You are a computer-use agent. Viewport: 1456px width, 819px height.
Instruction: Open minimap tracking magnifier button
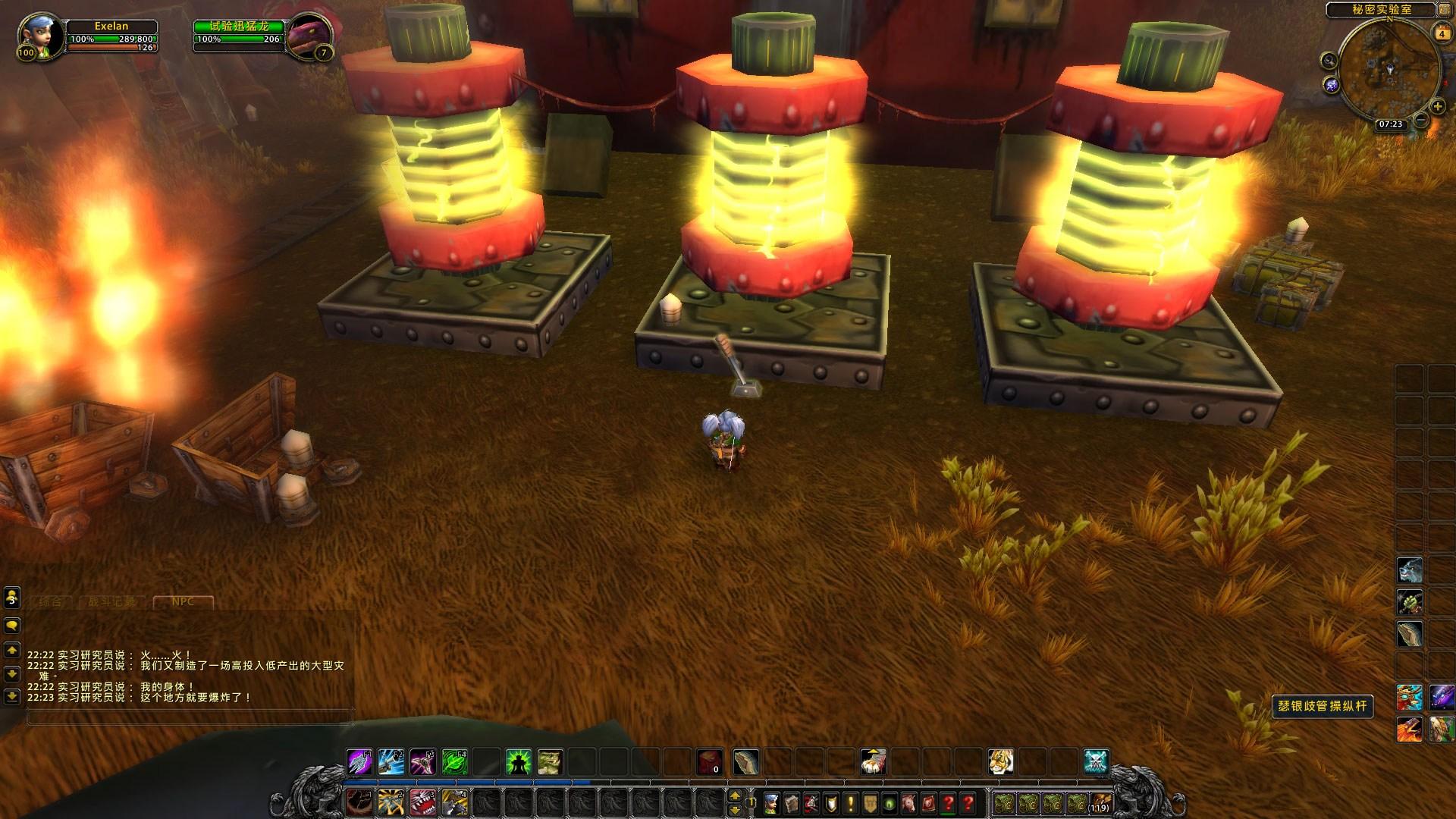[x=1329, y=60]
